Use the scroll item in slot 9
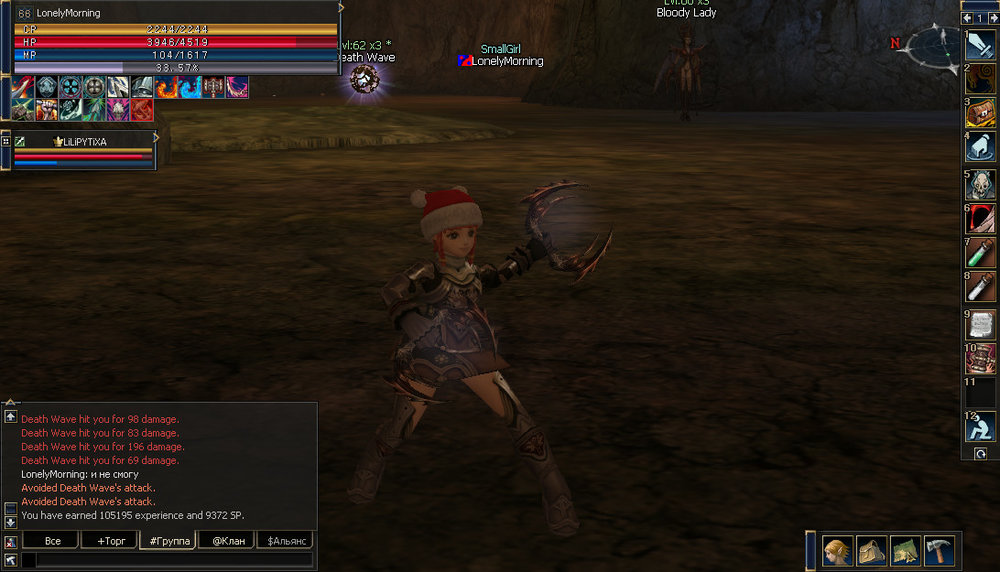The height and width of the screenshot is (572, 1000). (981, 324)
